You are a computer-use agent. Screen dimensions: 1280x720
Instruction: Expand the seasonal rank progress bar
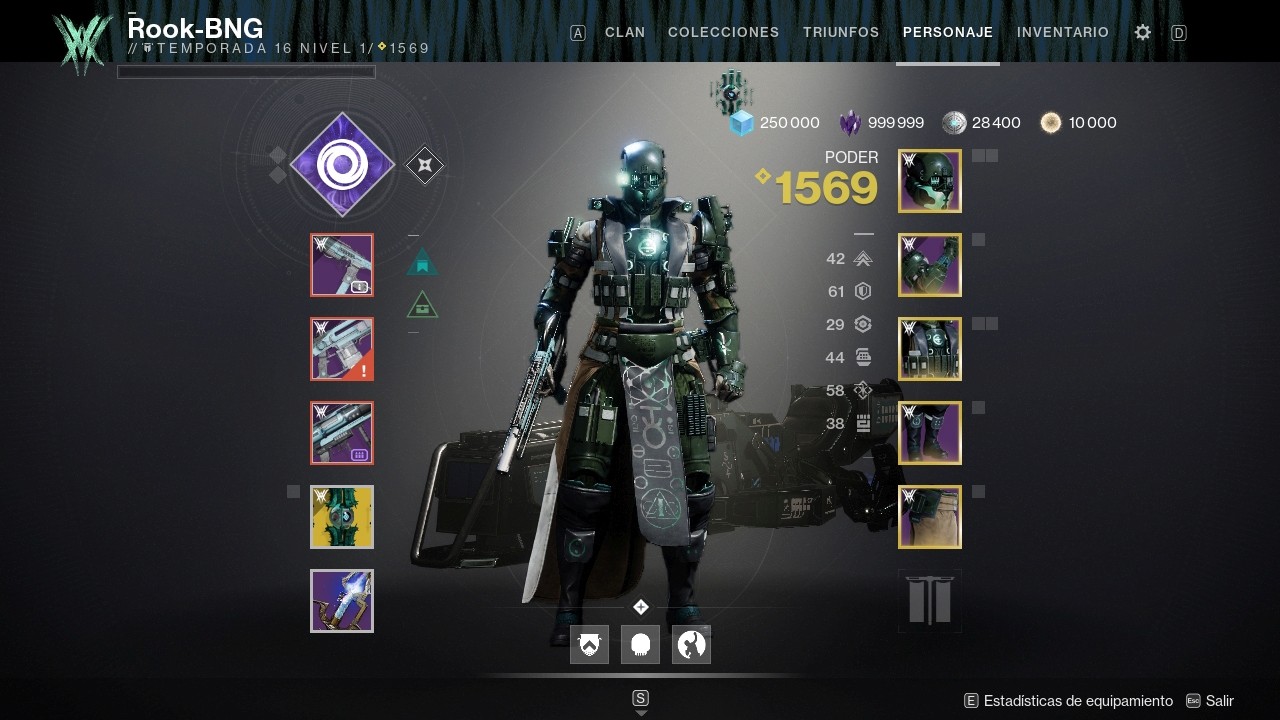(246, 71)
